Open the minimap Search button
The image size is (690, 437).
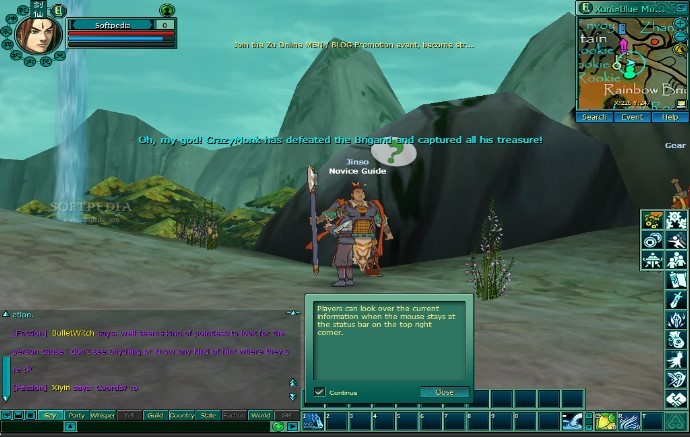point(594,117)
